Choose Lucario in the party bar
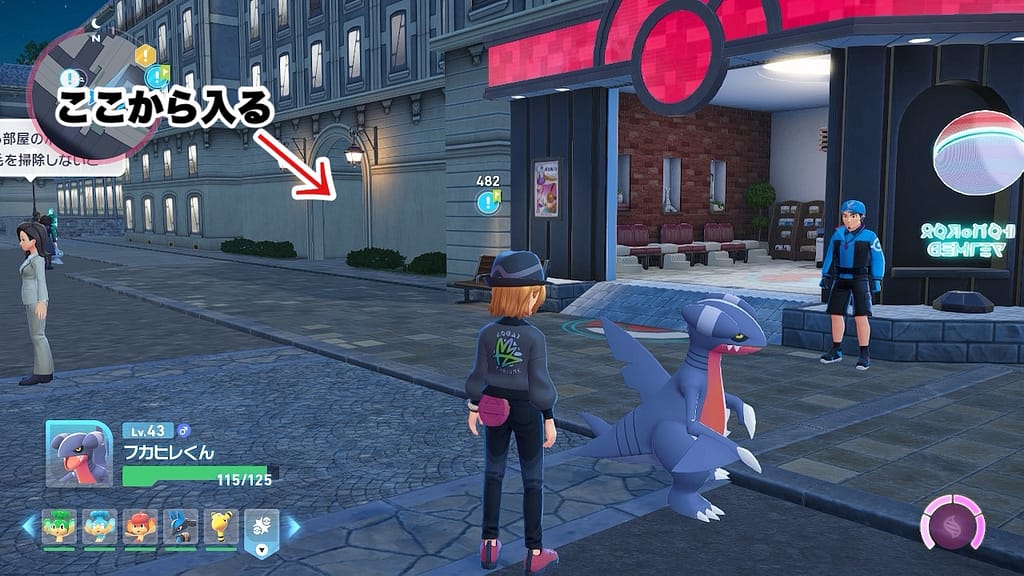The width and height of the screenshot is (1024, 576). [180, 527]
